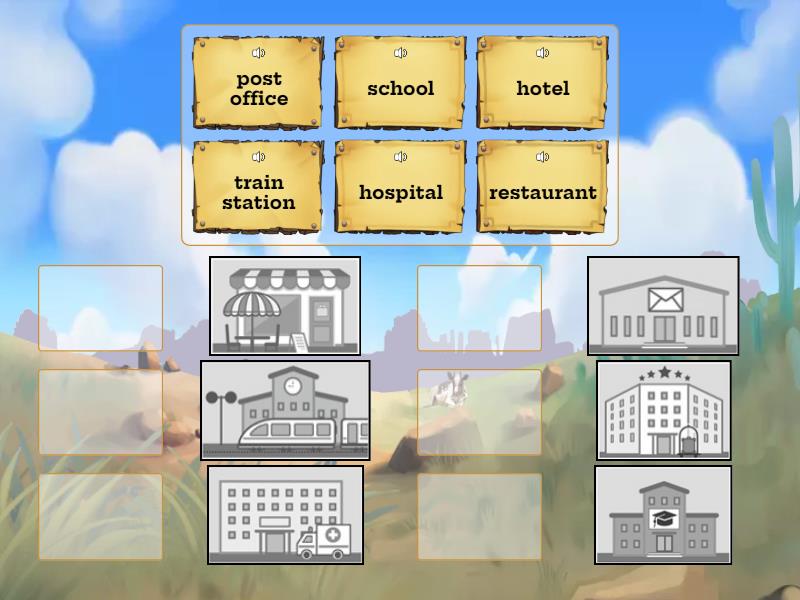Choose the "hotel" word tile

point(542,90)
